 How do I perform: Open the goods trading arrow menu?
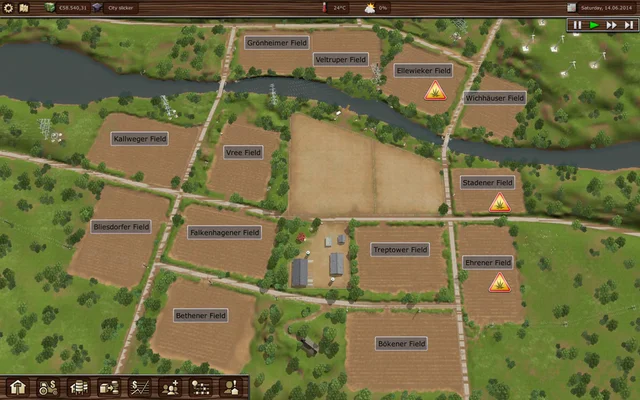pos(108,387)
